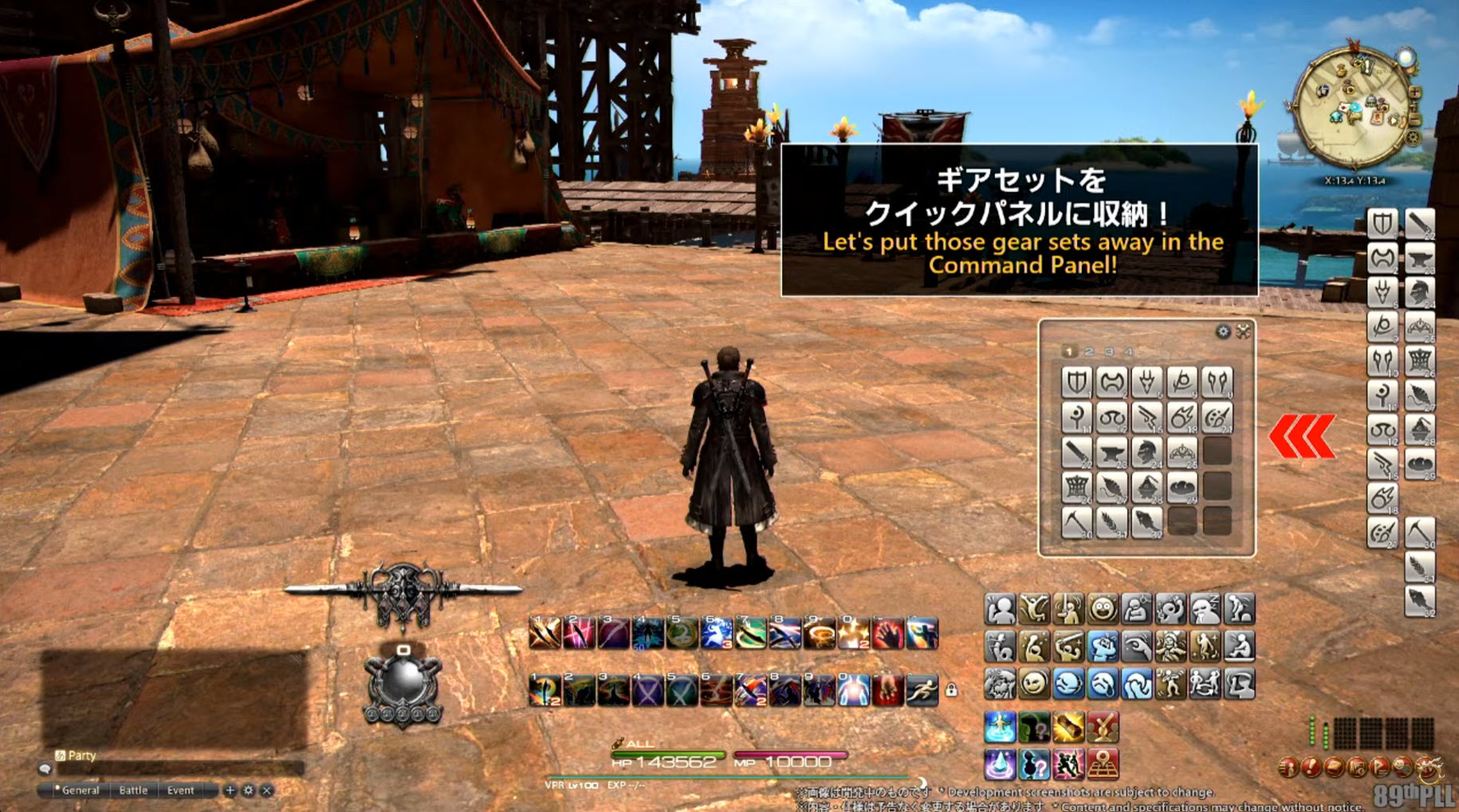Equip the fish gear set in the panel
This screenshot has height=812, width=1459.
click(1146, 523)
